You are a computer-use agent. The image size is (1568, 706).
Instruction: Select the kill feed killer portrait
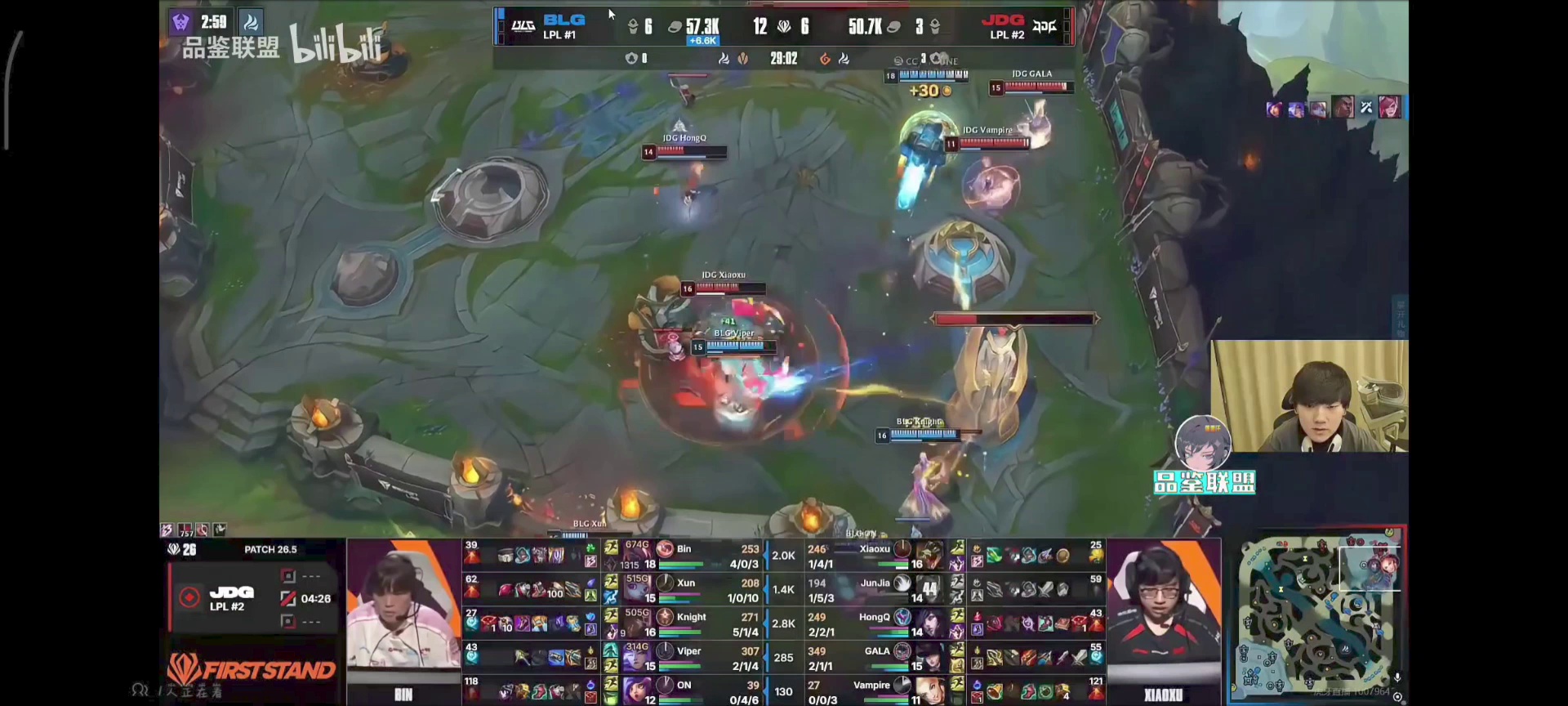(x=1343, y=107)
